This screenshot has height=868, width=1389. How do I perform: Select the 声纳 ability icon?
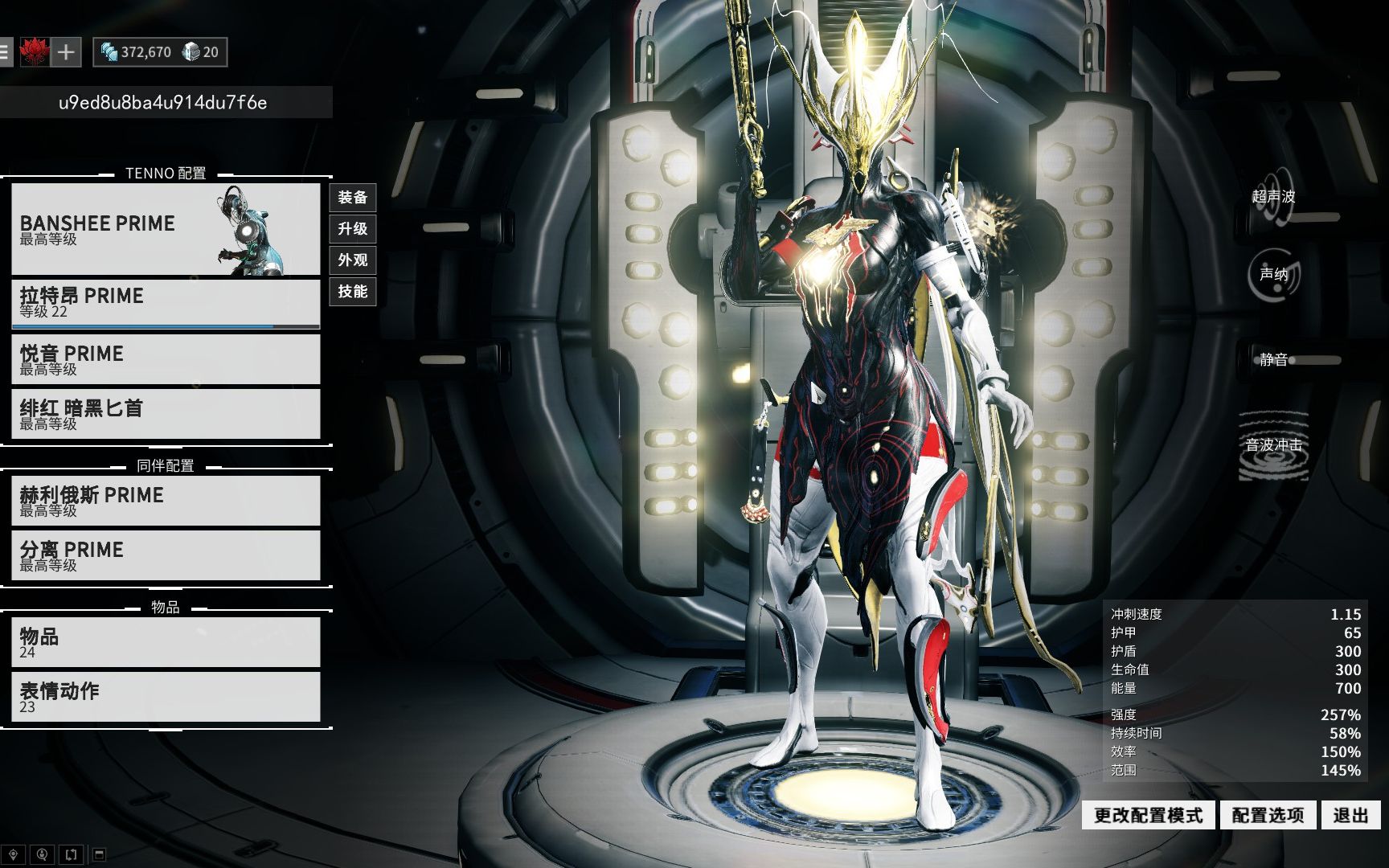[1274, 275]
